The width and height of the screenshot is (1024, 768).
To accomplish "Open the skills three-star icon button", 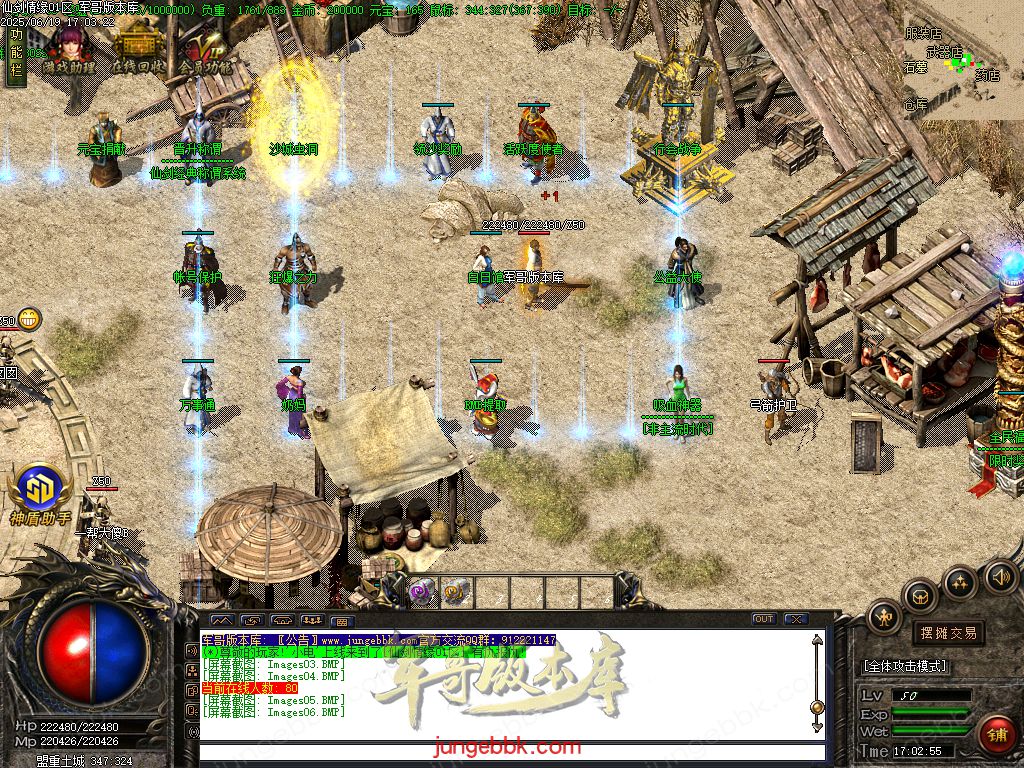I will point(960,582).
